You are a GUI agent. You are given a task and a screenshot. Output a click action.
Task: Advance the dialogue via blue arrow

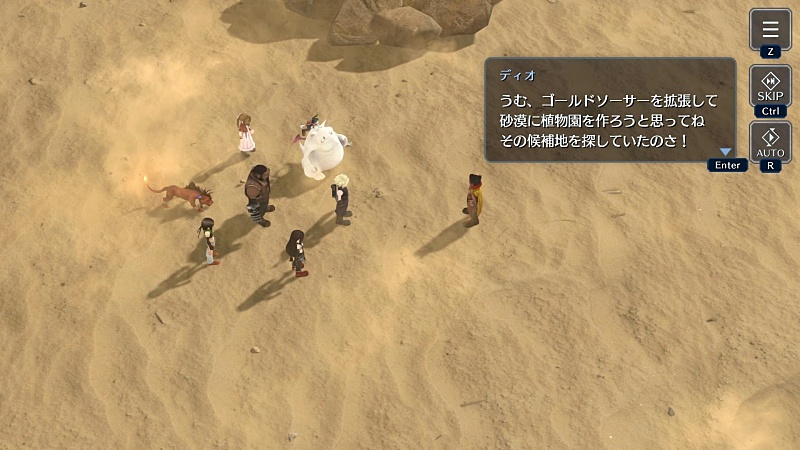[726, 152]
